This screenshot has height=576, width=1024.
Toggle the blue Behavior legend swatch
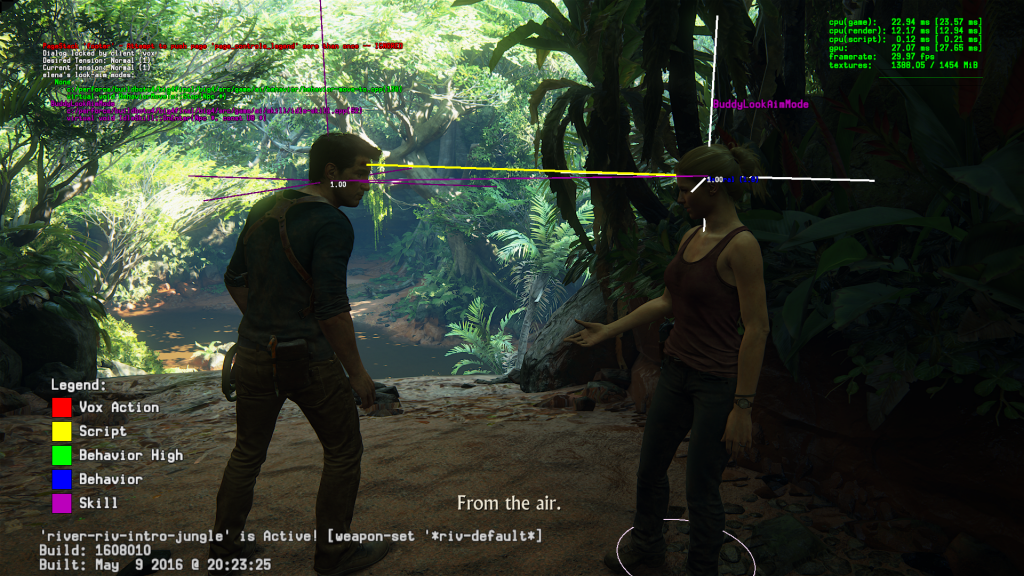click(x=61, y=479)
